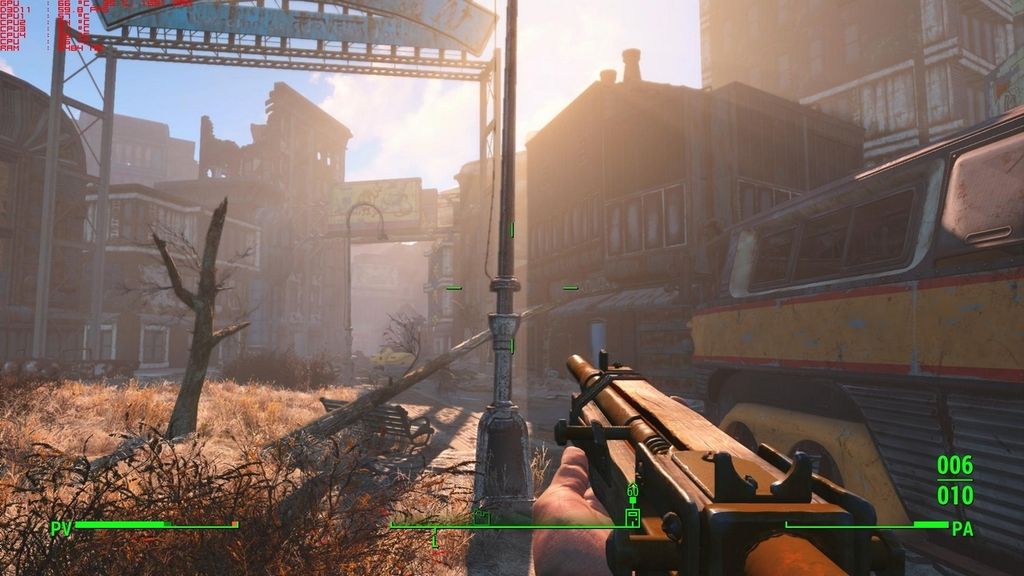1024x576 pixels.
Task: Select the faint settlement marker on the compass
Action: 483,516
